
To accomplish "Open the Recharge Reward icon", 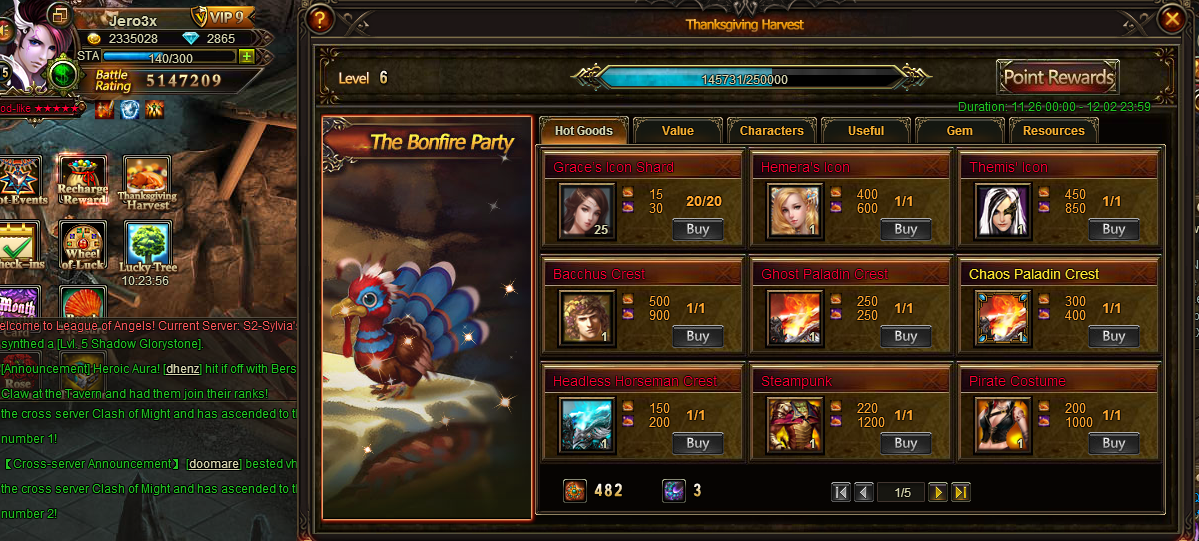I will pos(83,180).
